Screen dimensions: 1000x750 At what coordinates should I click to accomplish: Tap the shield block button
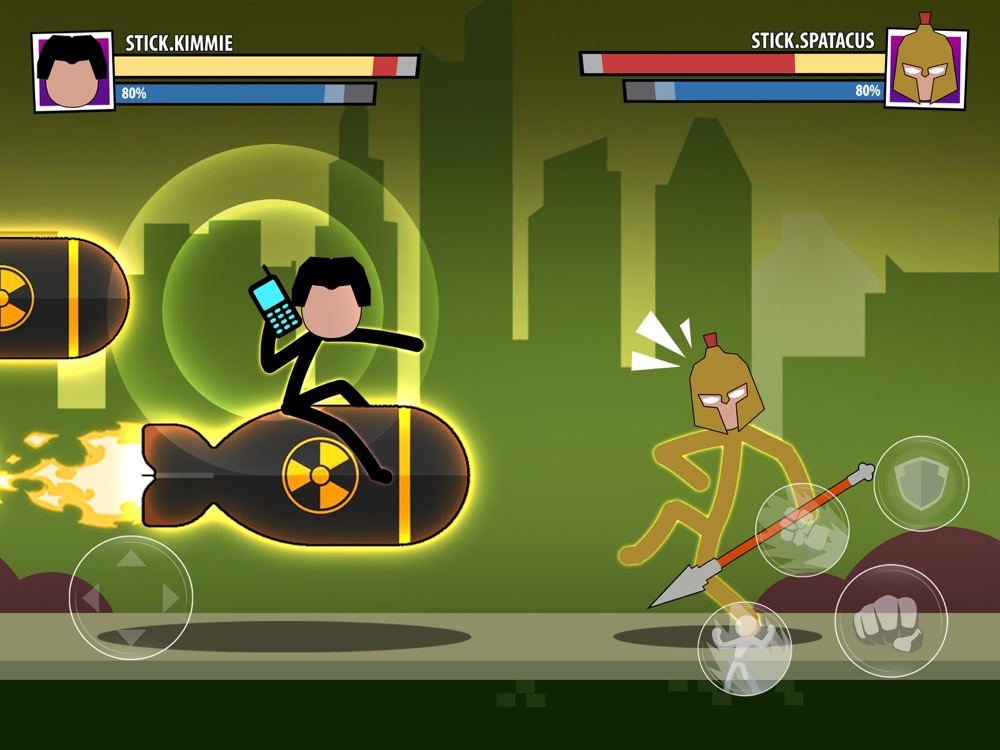[x=921, y=483]
